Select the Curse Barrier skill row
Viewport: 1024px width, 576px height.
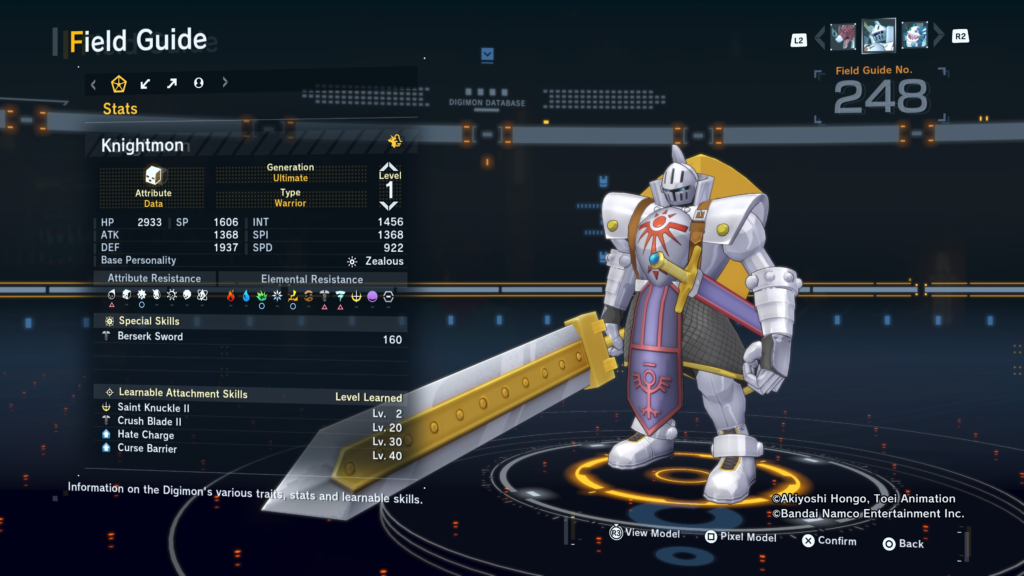[x=250, y=449]
